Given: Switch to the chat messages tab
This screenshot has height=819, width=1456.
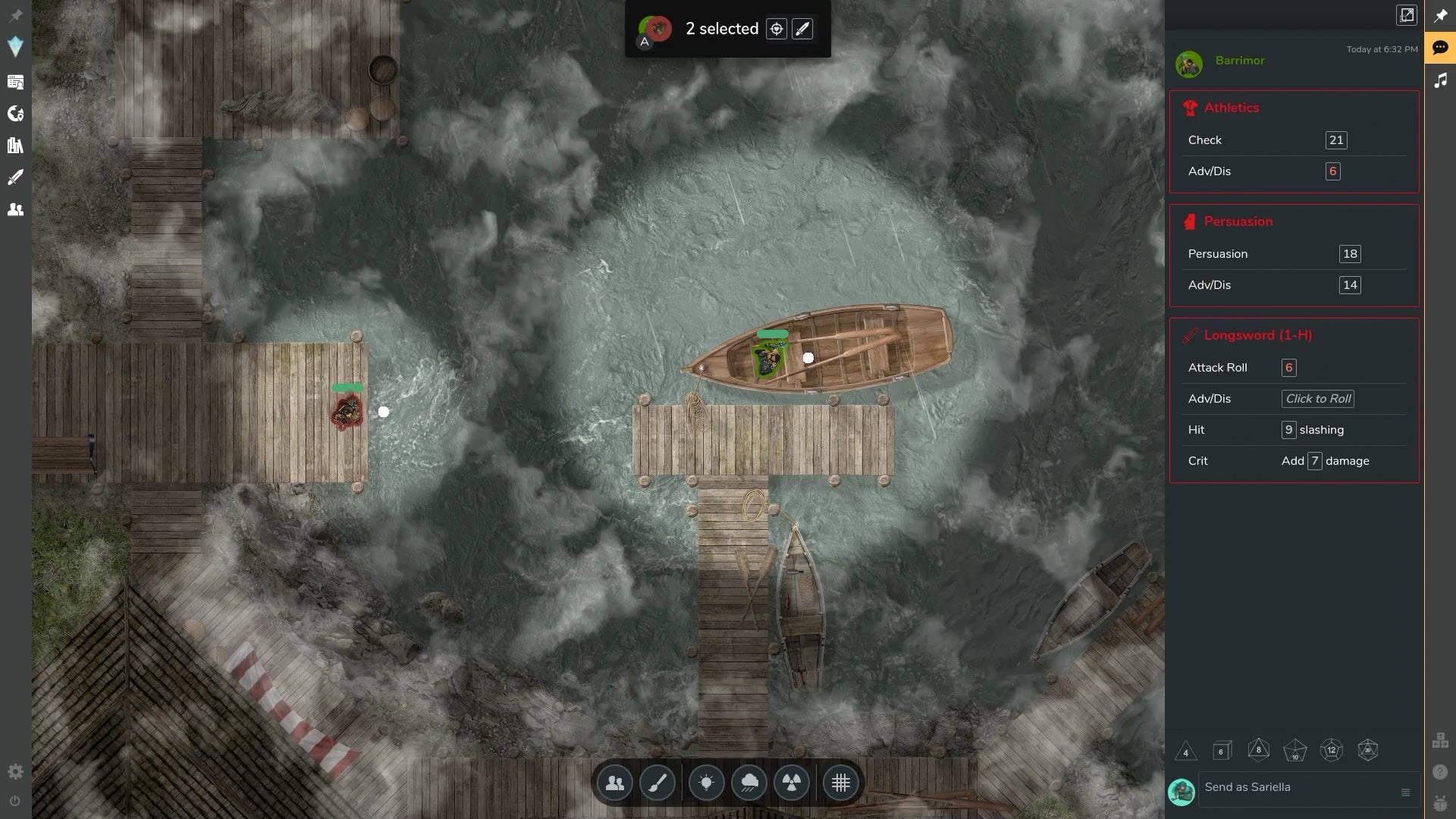Looking at the screenshot, I should point(1440,48).
